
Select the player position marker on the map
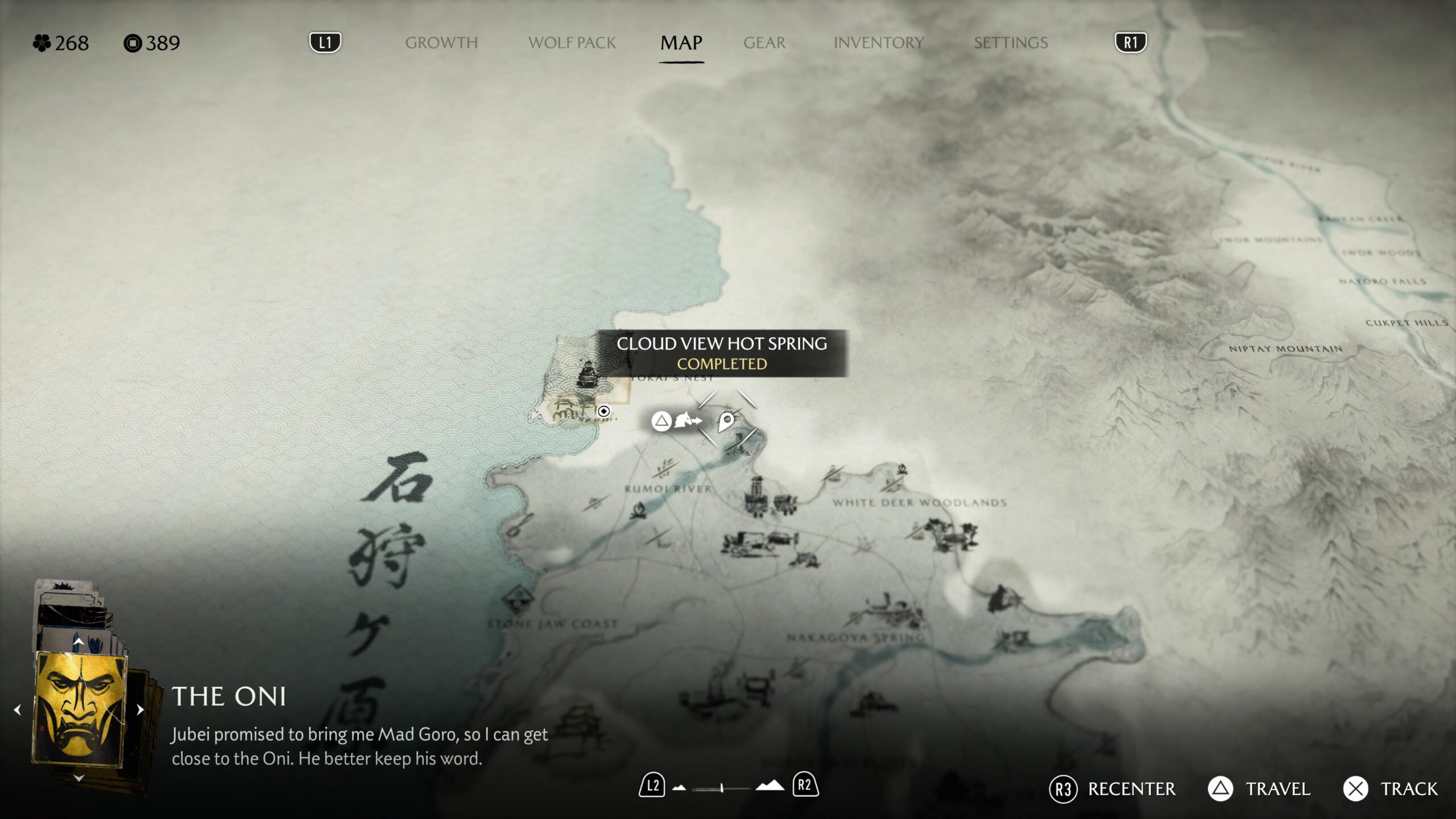[603, 411]
